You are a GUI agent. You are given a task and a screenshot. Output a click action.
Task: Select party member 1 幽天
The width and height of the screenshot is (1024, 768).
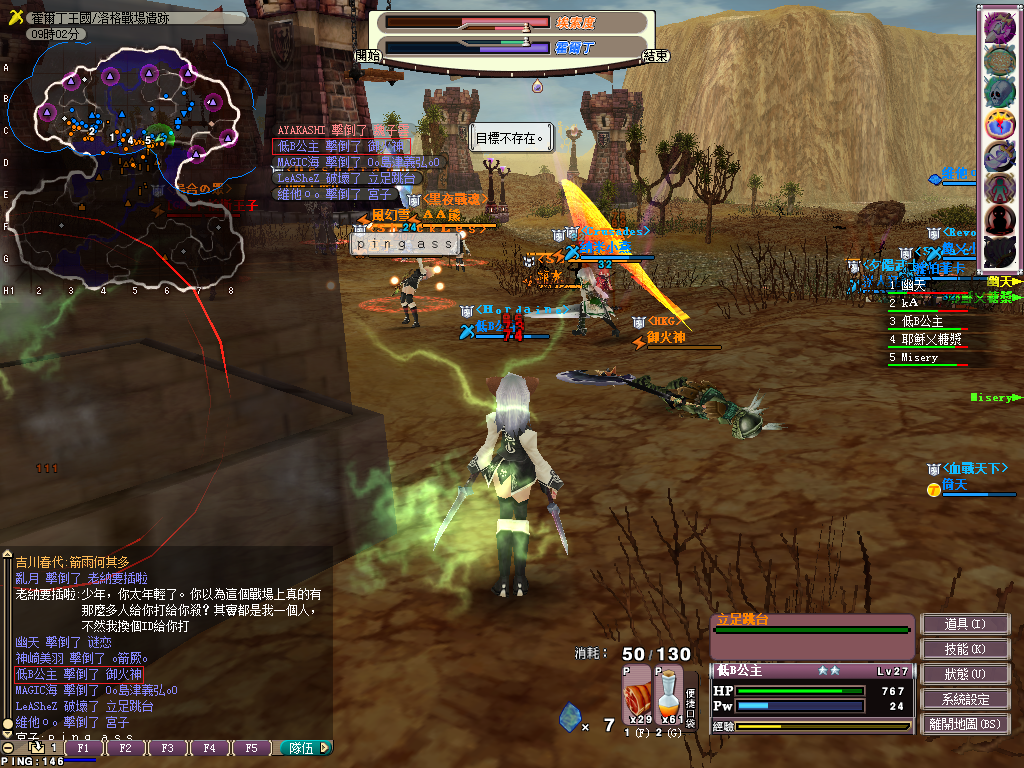[x=908, y=285]
